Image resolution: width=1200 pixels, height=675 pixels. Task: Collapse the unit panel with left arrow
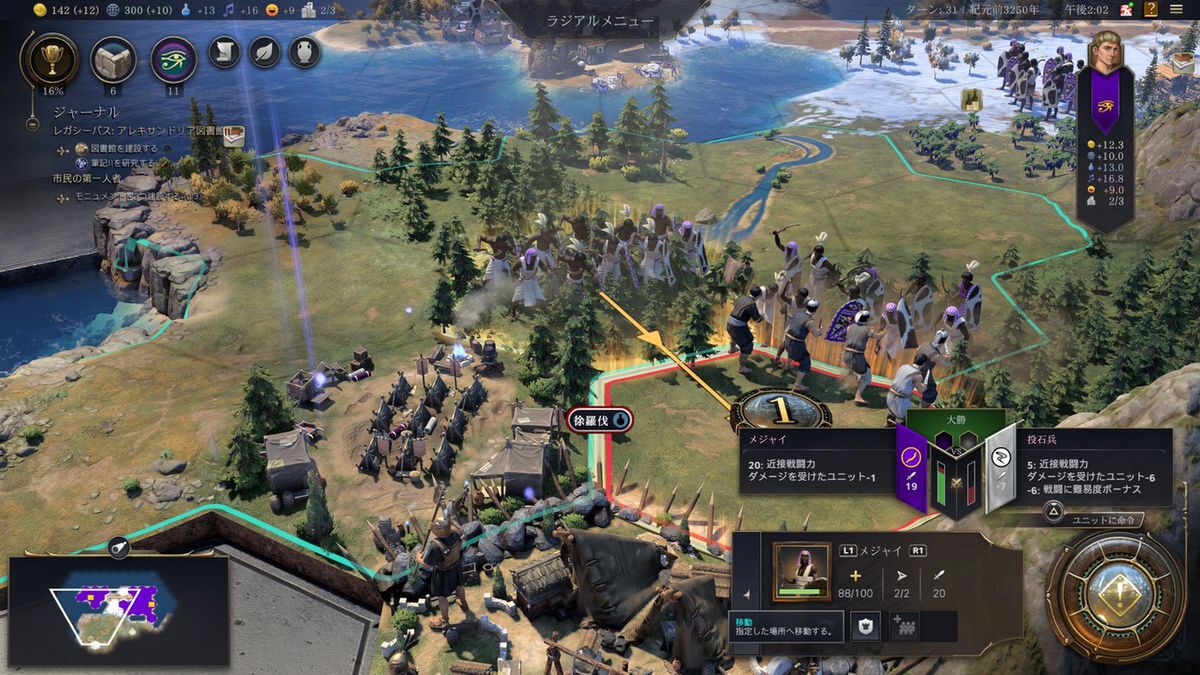point(746,594)
